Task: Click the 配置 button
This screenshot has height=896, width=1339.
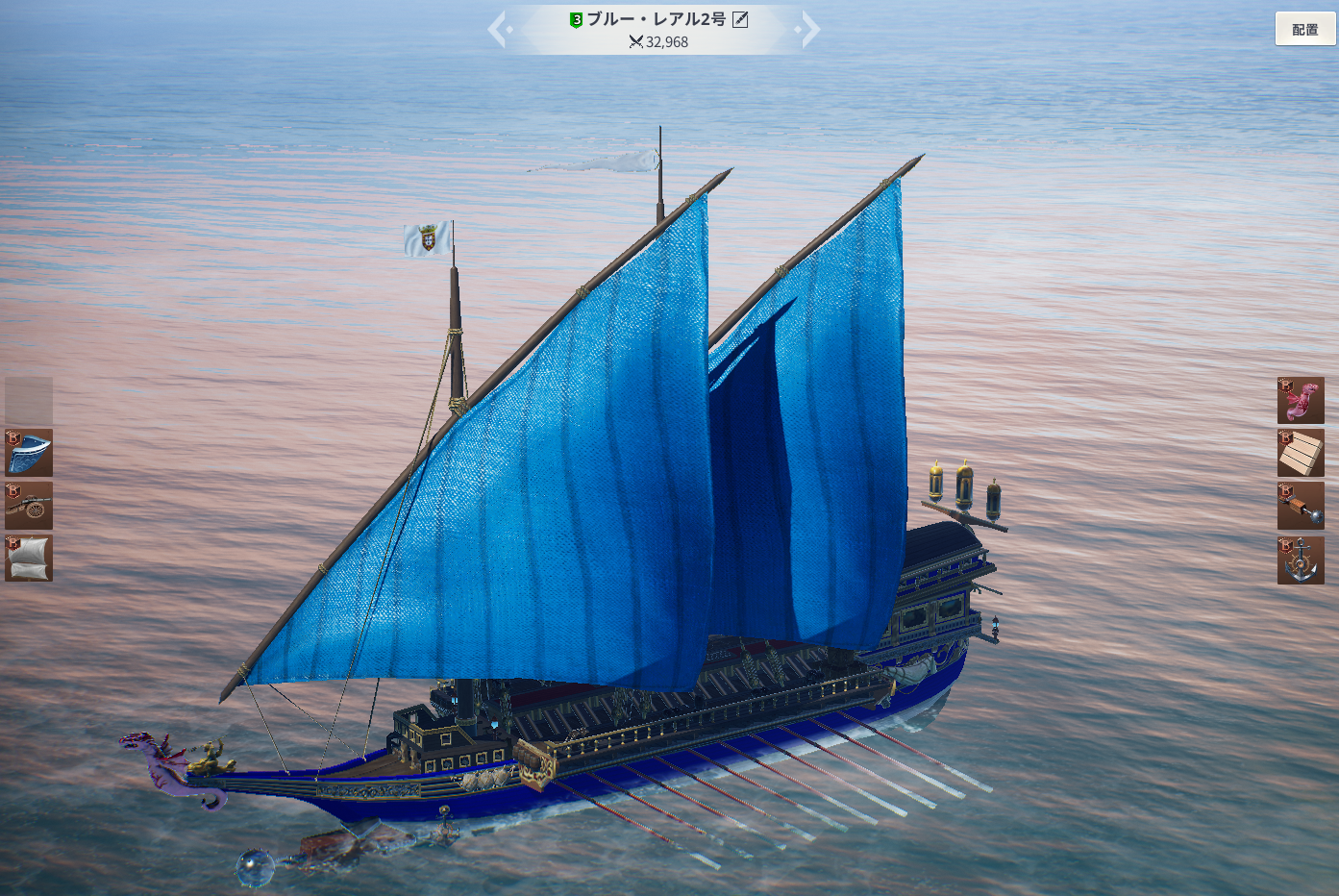Action: (x=1304, y=30)
